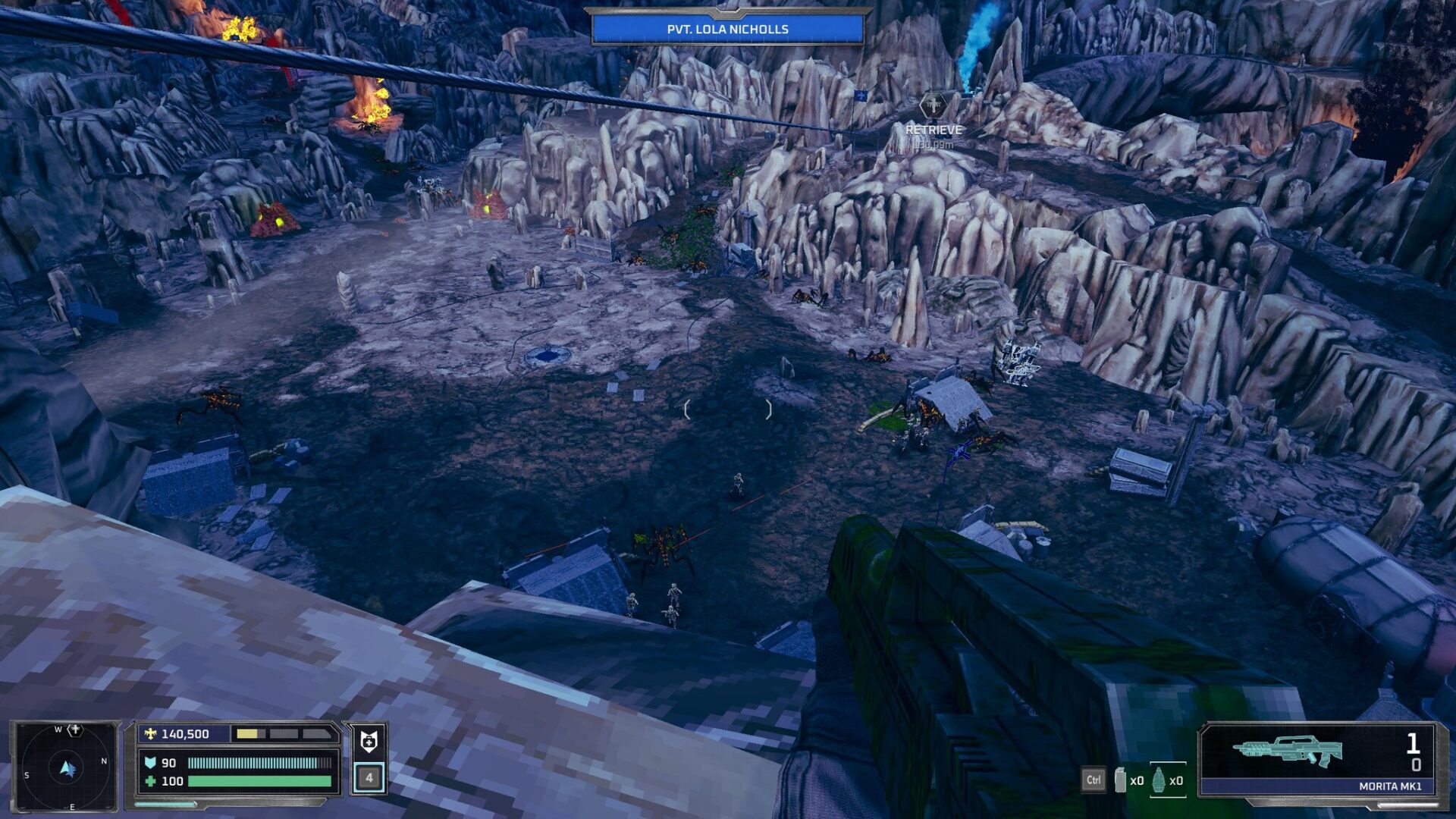Click the compass radar minimap
The height and width of the screenshot is (819, 1456).
(x=66, y=767)
